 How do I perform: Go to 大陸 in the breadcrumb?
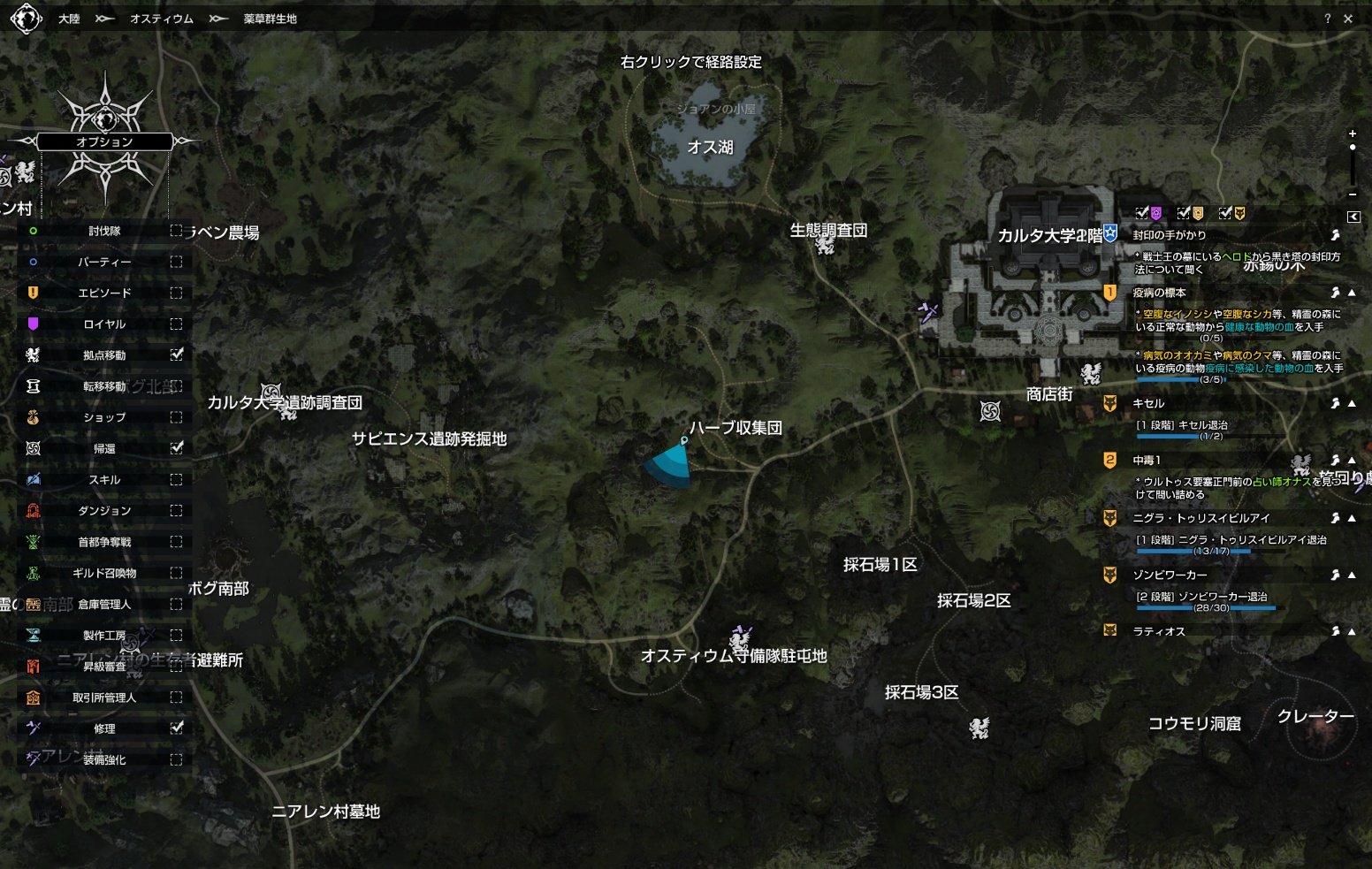click(x=69, y=19)
